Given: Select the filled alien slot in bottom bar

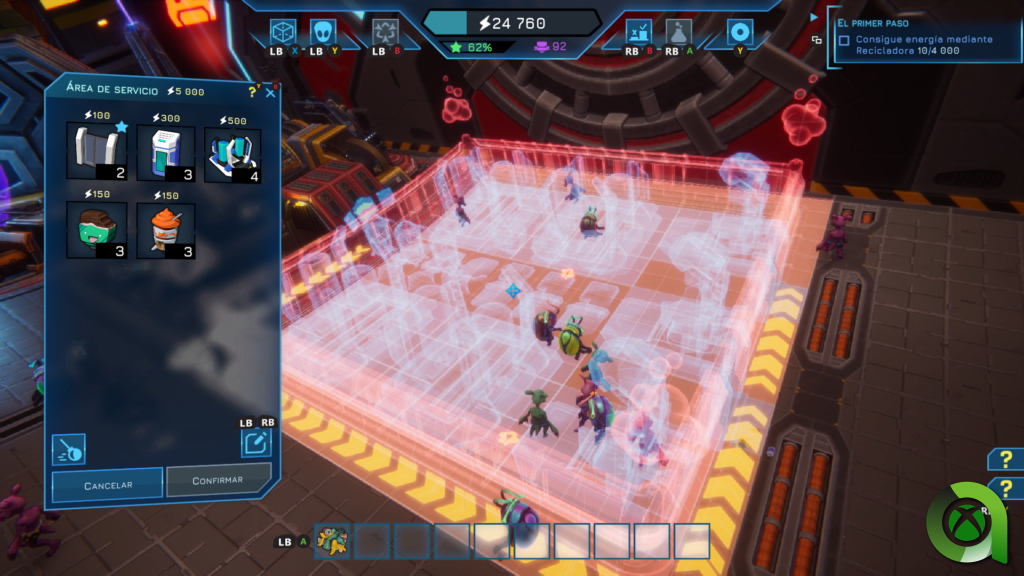Looking at the screenshot, I should point(332,541).
